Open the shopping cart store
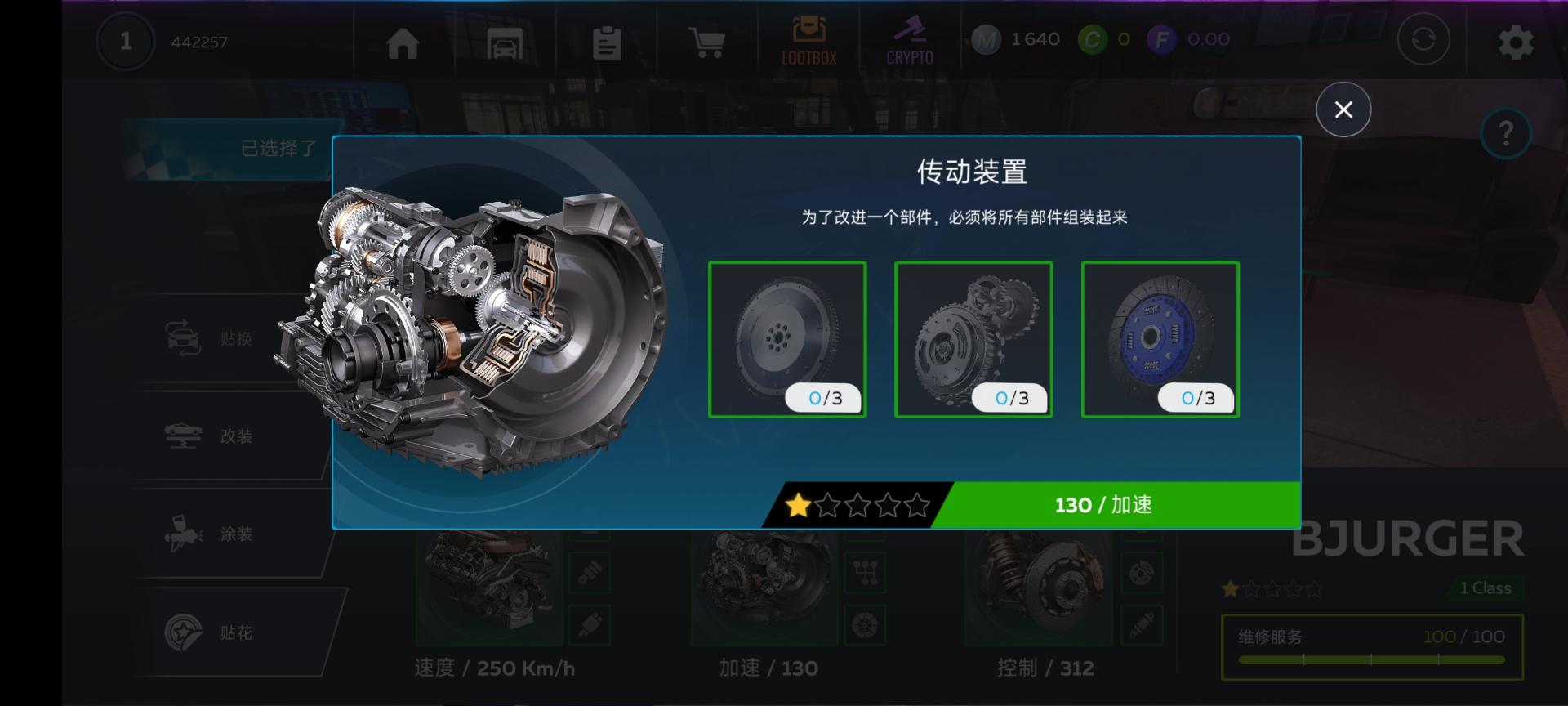This screenshot has width=1568, height=706. click(706, 42)
